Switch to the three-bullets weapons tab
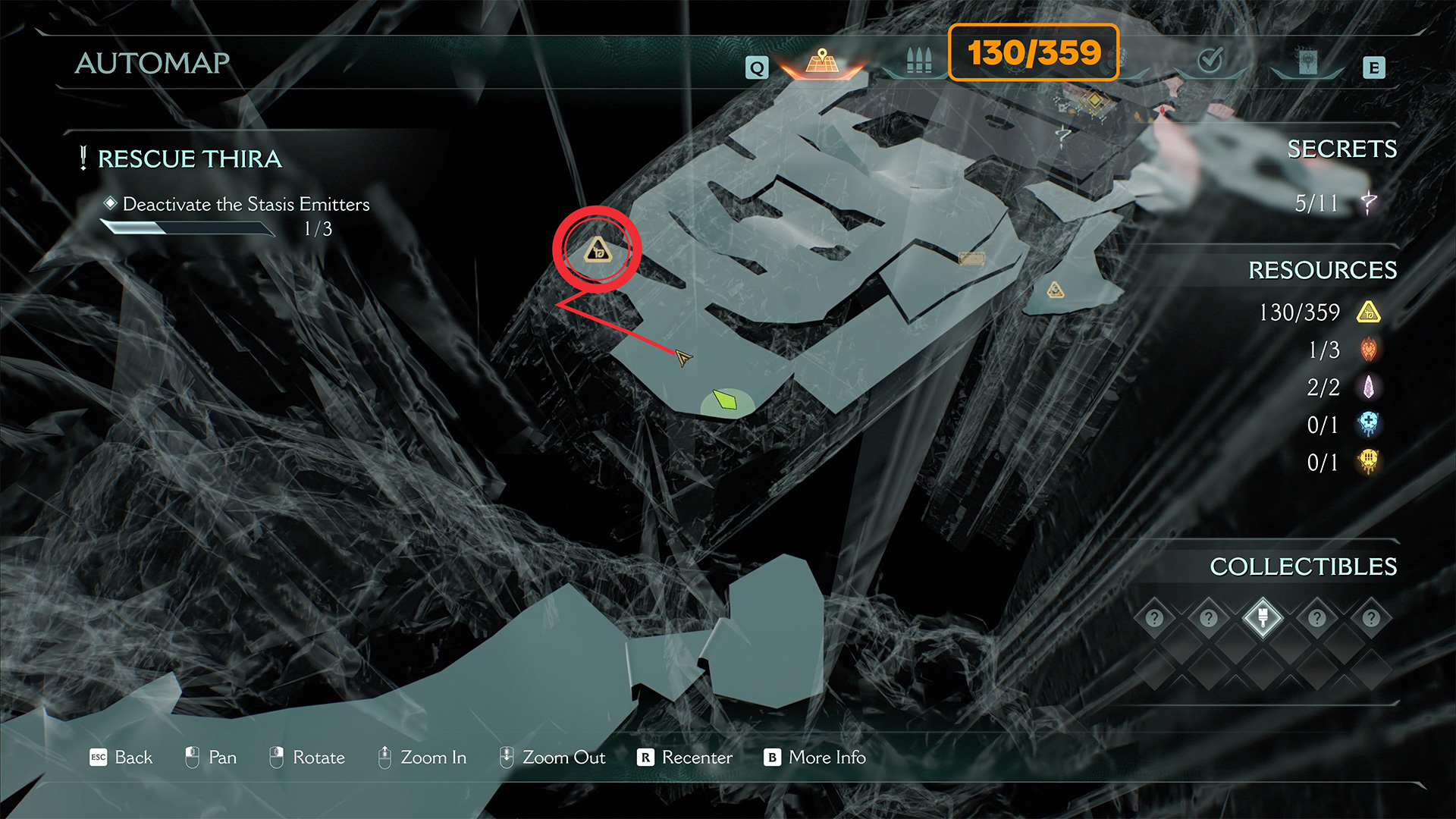 (918, 61)
